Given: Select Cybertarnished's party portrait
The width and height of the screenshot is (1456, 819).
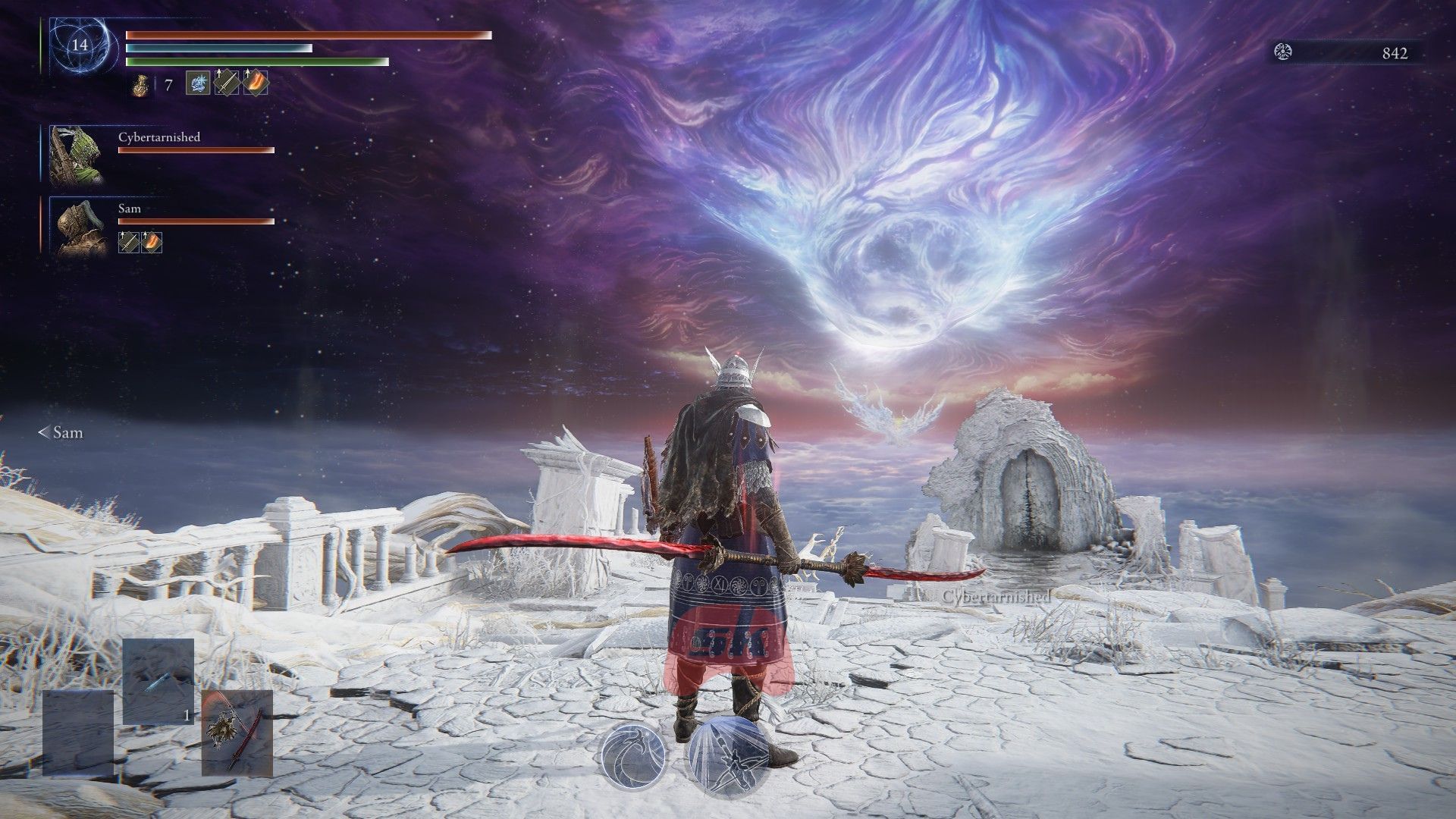Looking at the screenshot, I should click(77, 155).
